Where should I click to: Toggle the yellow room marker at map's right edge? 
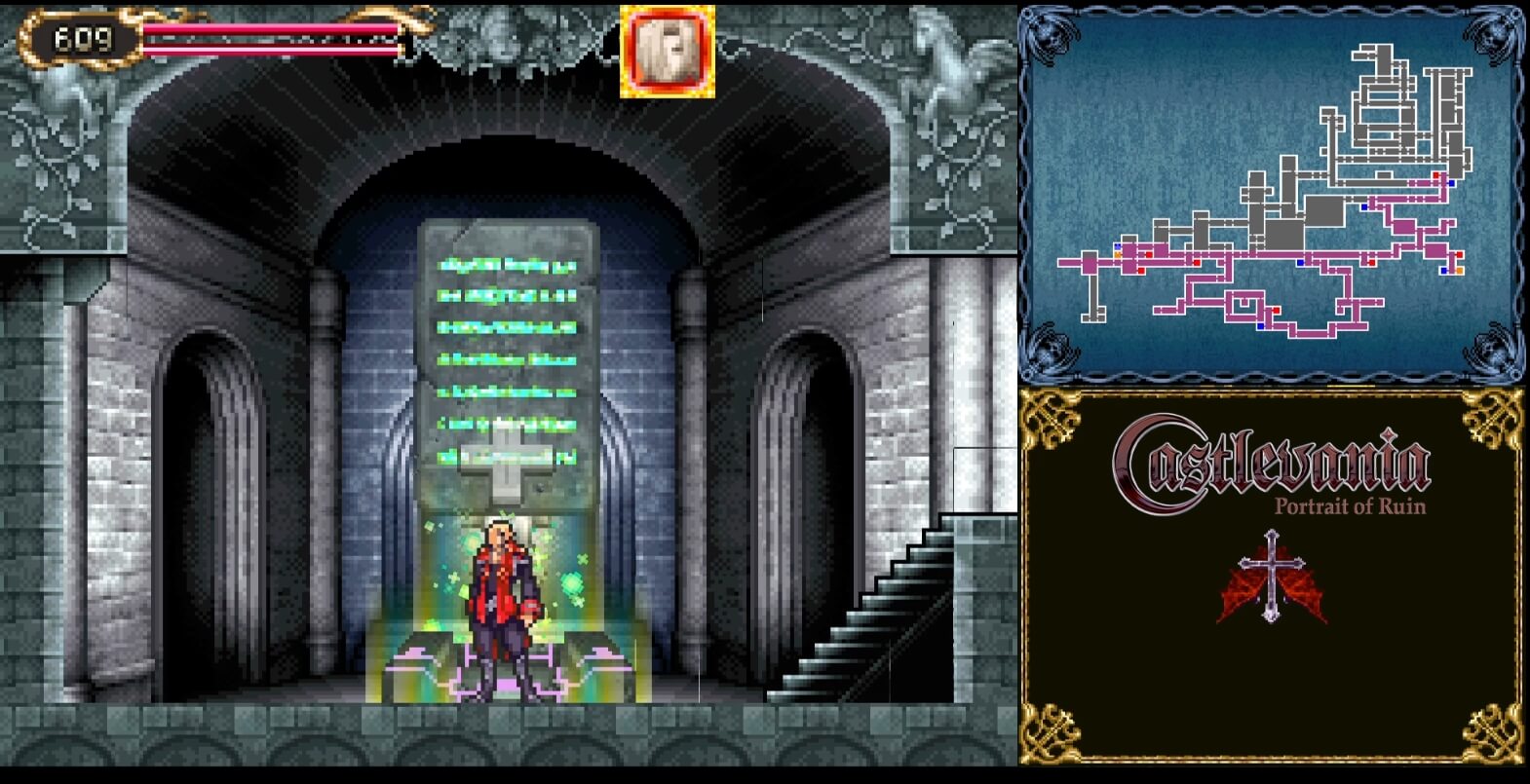(x=1459, y=269)
